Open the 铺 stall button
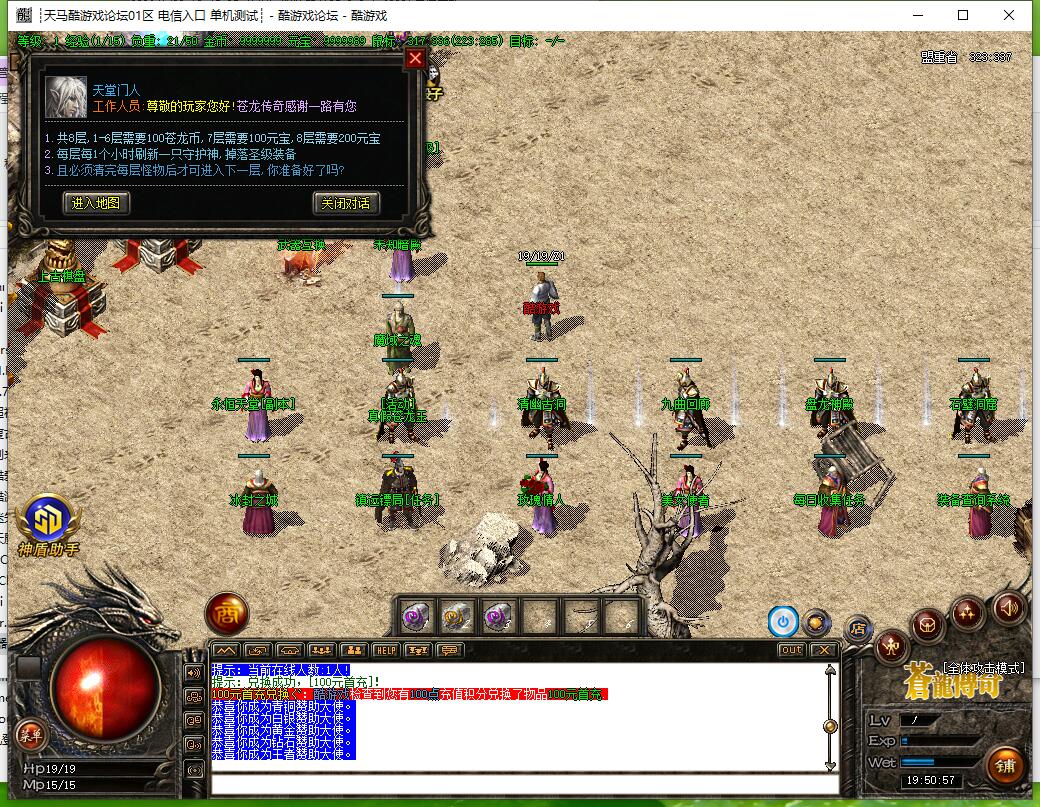1040x807 pixels. pyautogui.click(x=1006, y=767)
